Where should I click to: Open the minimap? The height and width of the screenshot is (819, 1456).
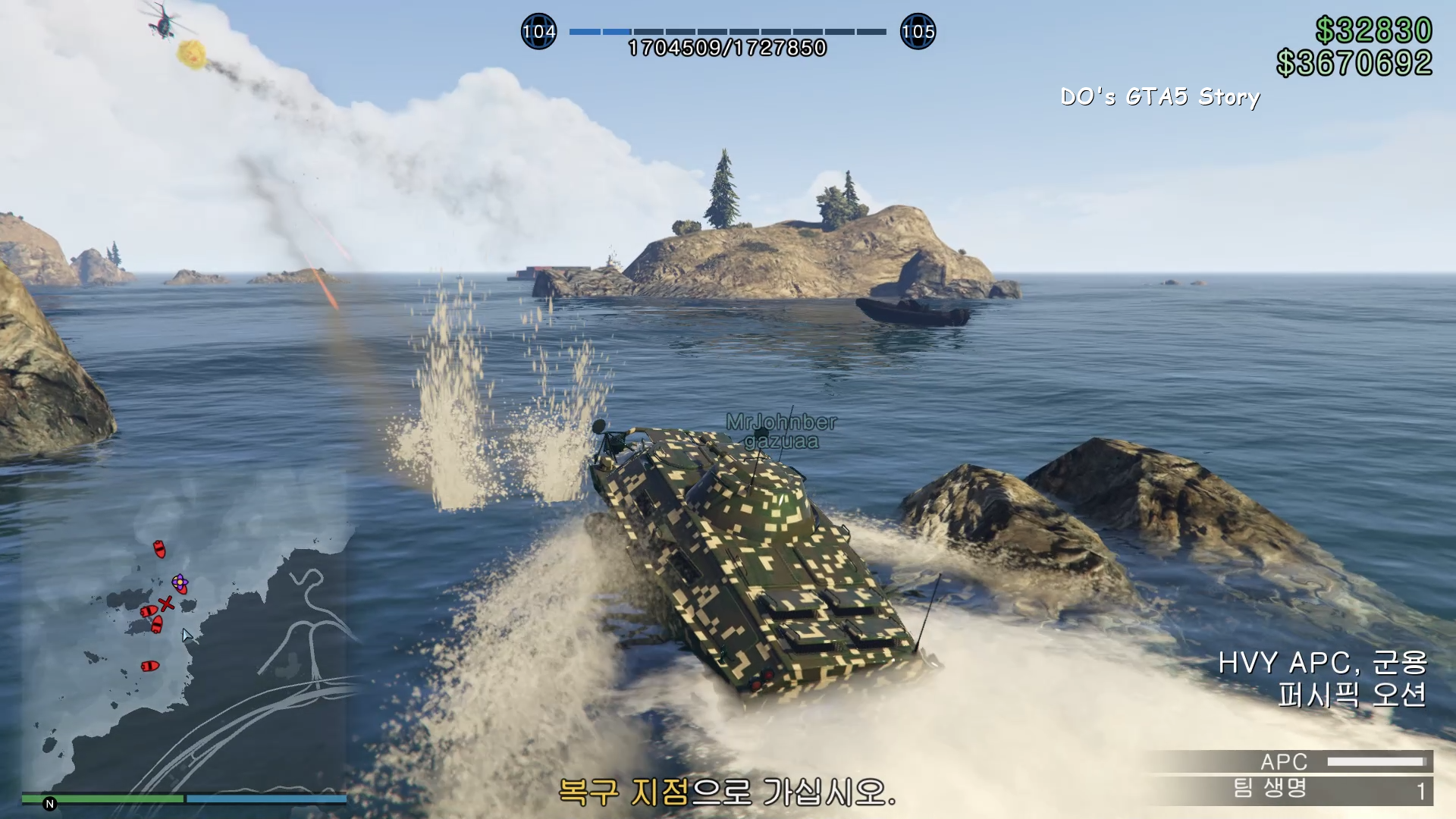[x=186, y=637]
